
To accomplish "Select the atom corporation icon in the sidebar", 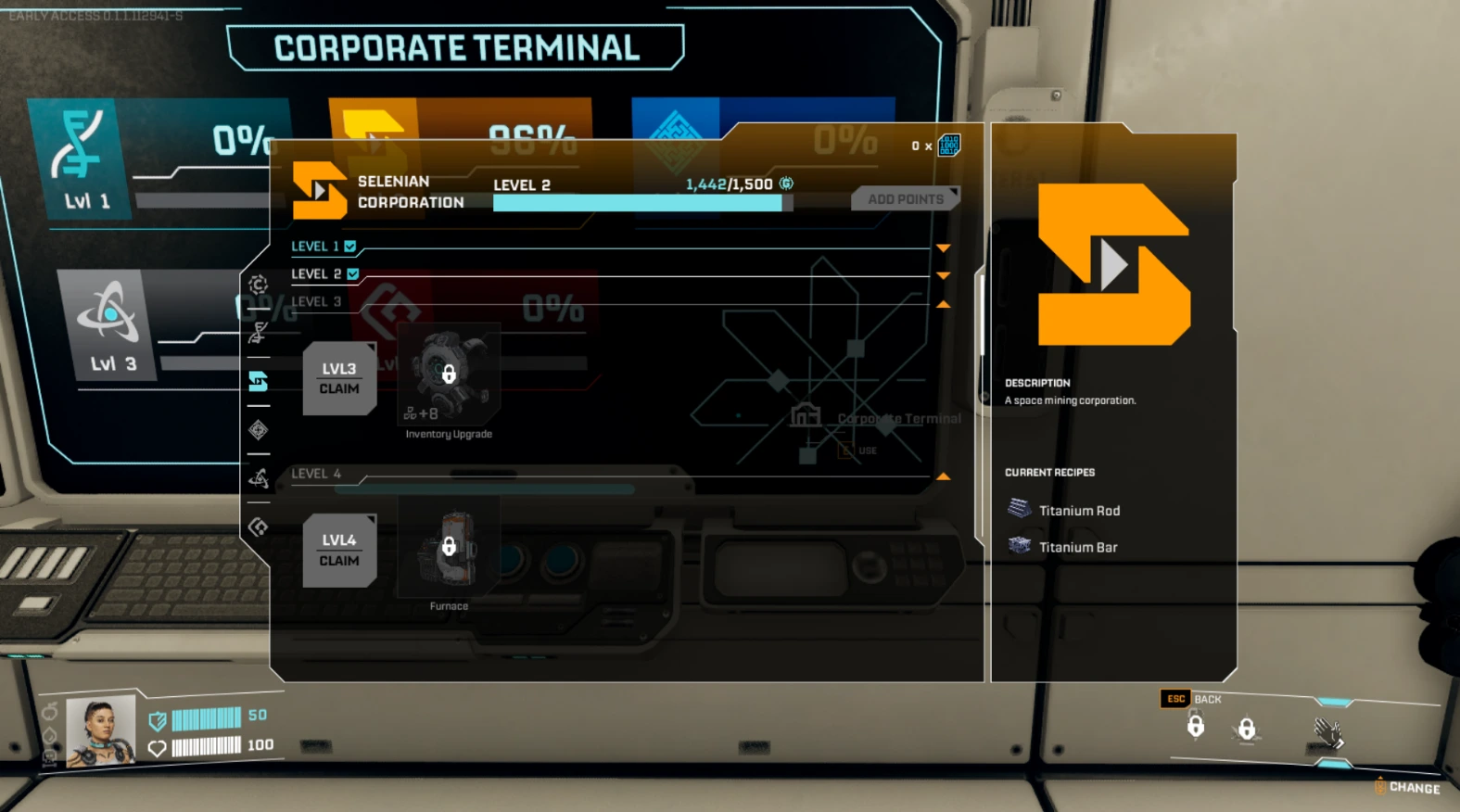I will 259,478.
